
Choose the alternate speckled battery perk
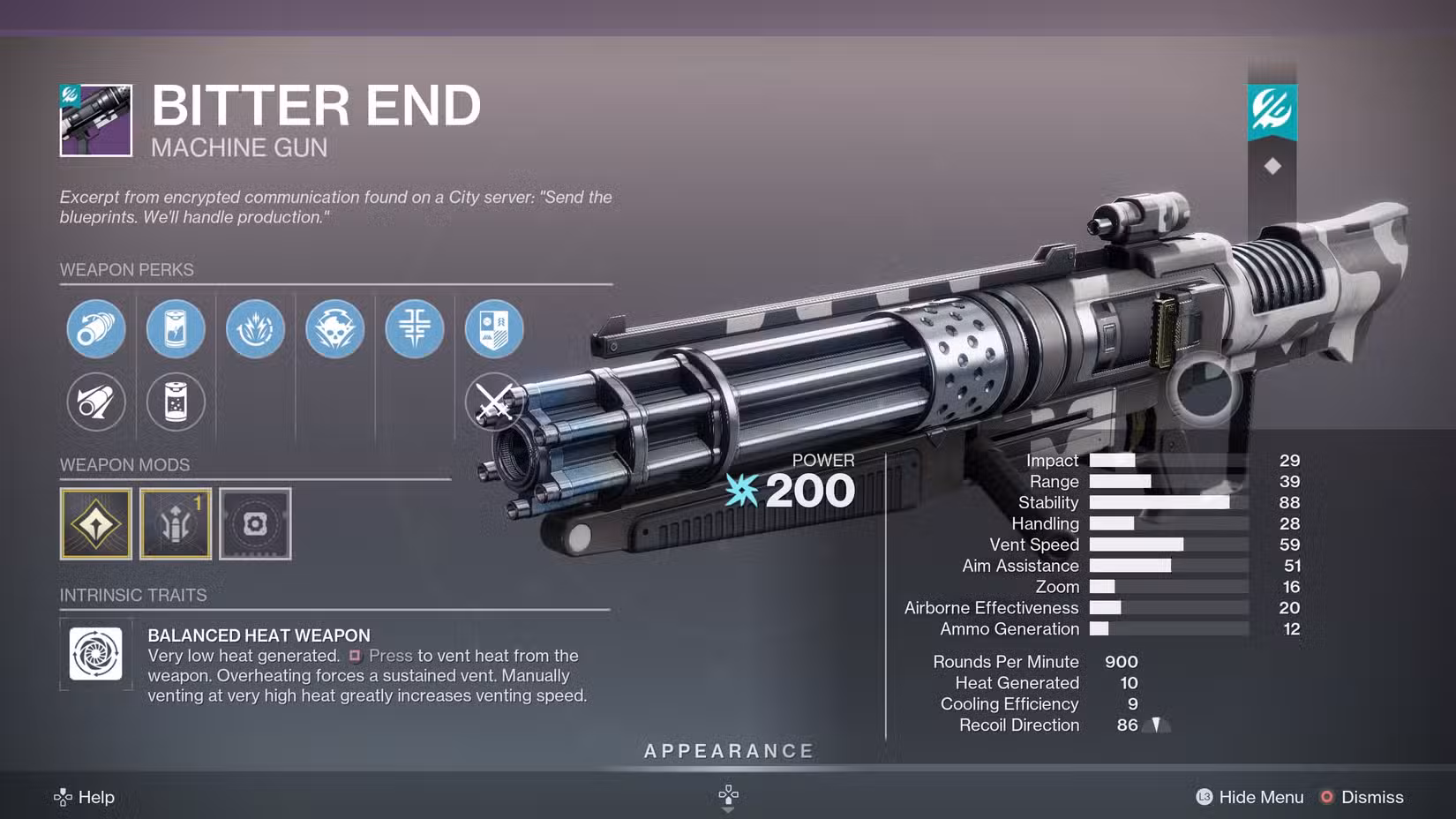pos(176,402)
